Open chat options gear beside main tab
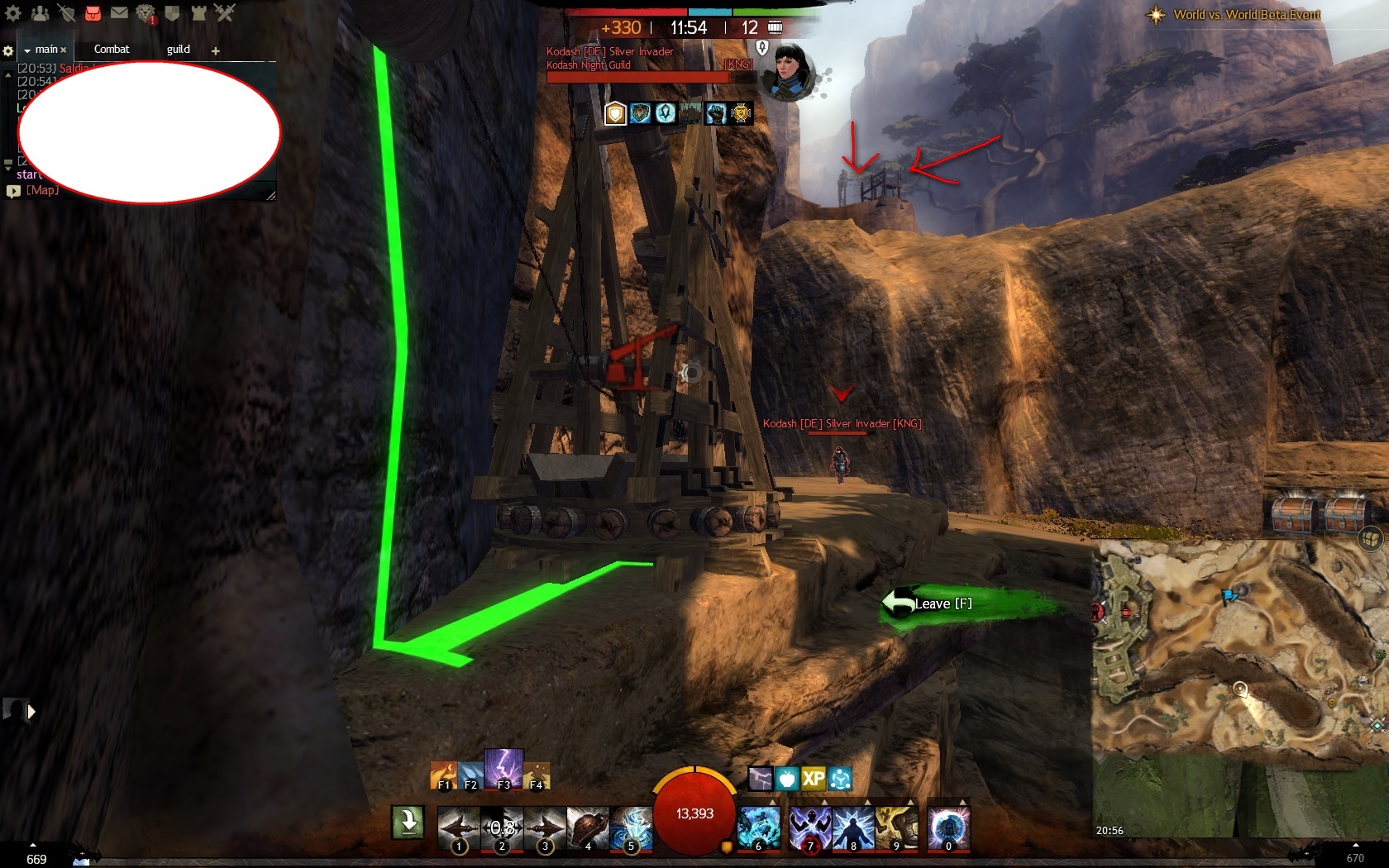 click(x=8, y=51)
